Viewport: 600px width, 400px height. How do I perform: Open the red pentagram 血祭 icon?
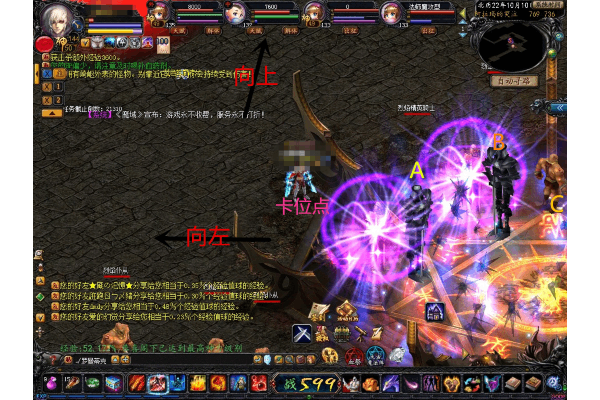[354, 356]
